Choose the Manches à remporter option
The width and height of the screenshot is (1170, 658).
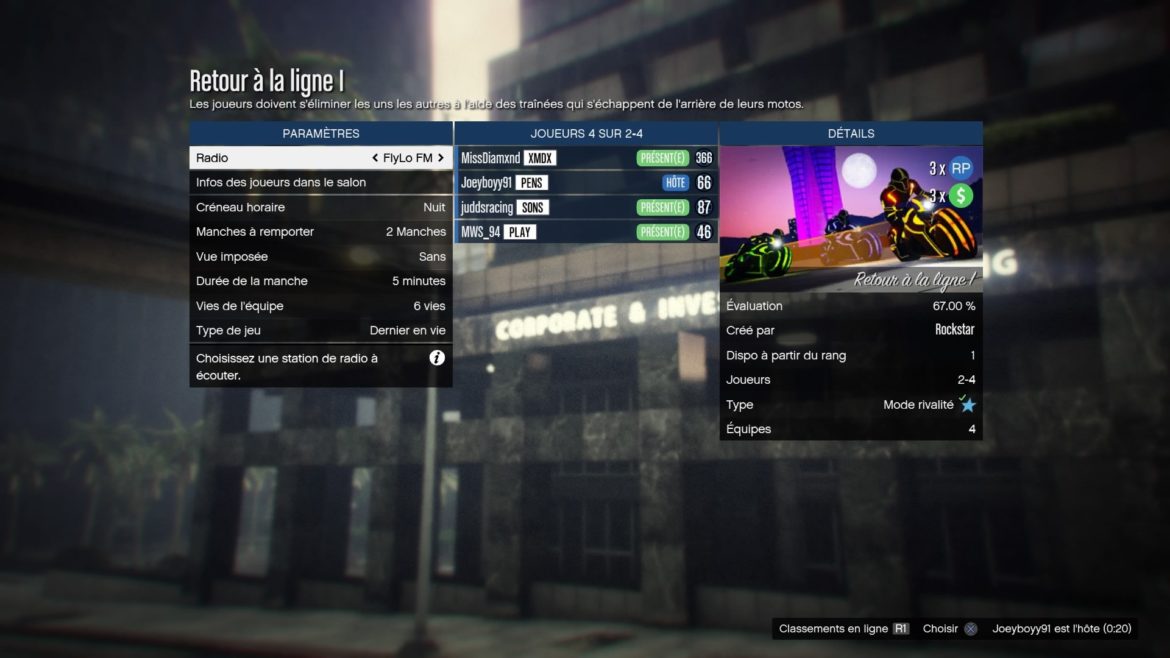[x=320, y=232]
